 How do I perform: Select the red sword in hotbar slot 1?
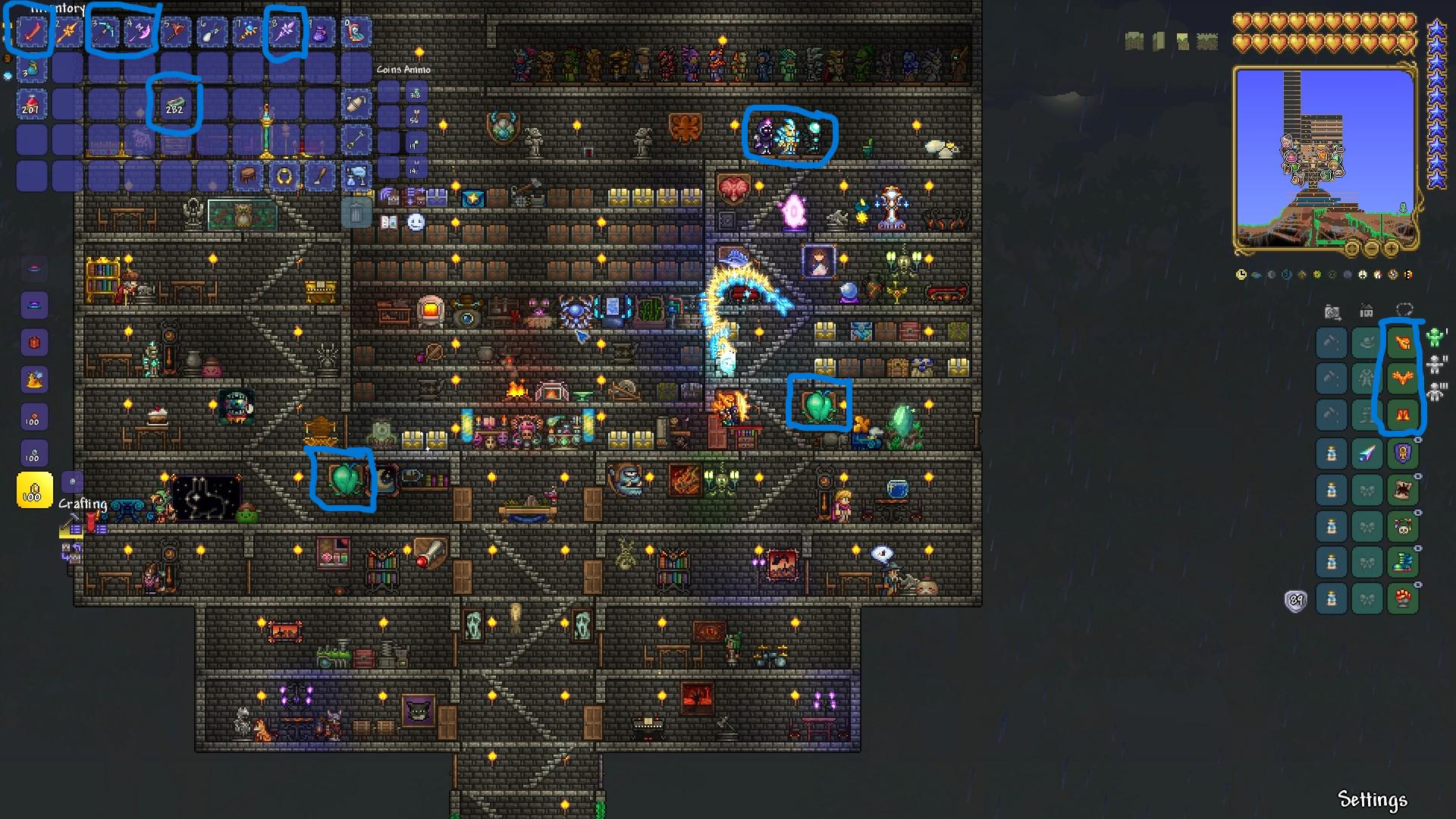point(31,33)
